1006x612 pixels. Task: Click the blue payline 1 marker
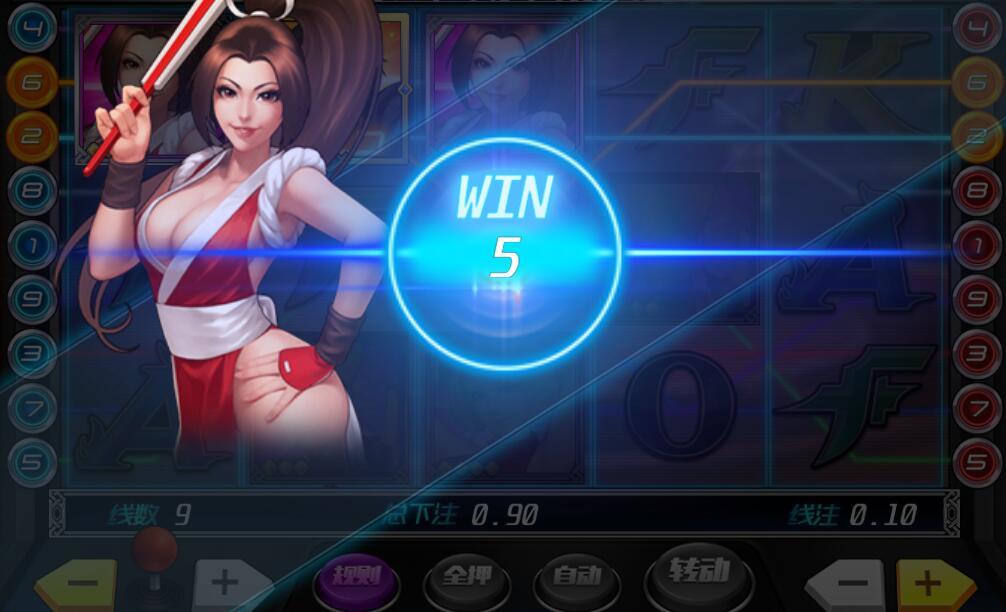31,243
